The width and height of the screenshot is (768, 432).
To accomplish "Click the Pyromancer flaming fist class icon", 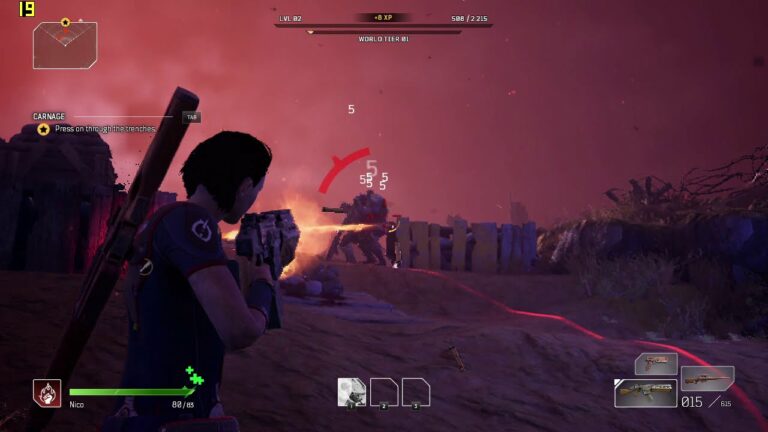I will (x=47, y=393).
